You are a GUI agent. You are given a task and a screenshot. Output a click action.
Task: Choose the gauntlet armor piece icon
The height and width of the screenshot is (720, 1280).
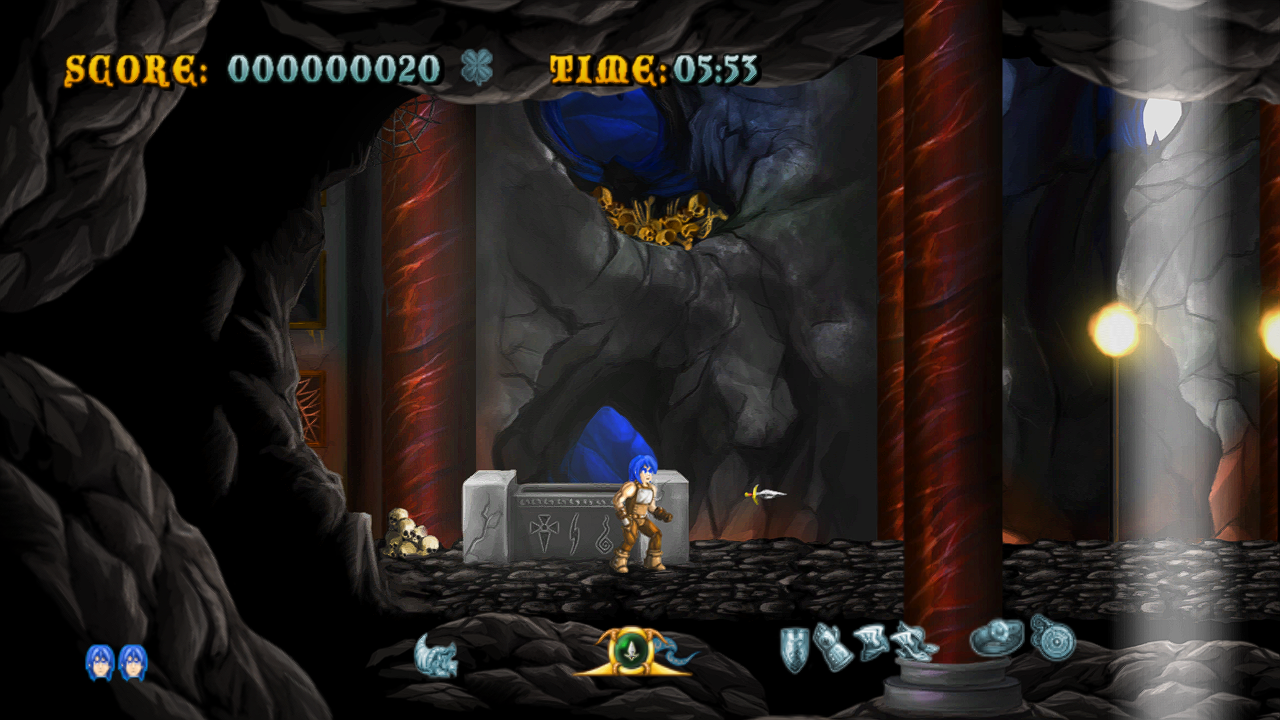(832, 645)
